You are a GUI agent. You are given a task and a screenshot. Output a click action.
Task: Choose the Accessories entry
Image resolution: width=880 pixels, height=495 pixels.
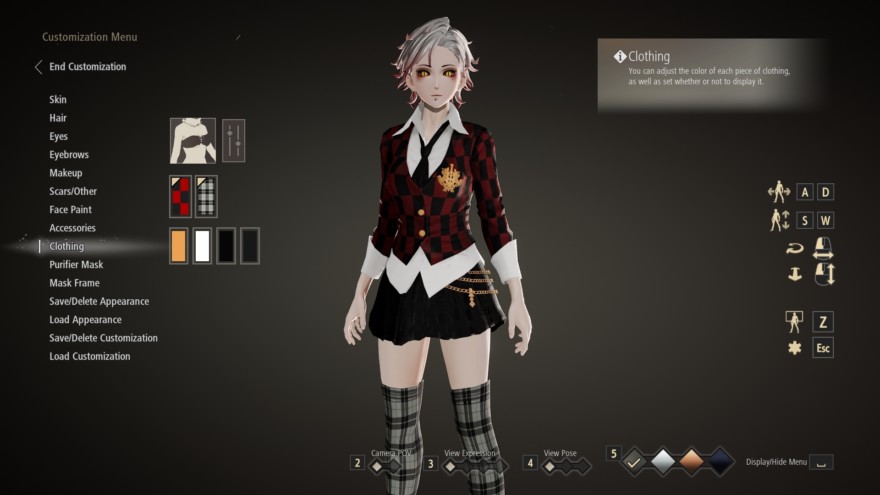72,228
